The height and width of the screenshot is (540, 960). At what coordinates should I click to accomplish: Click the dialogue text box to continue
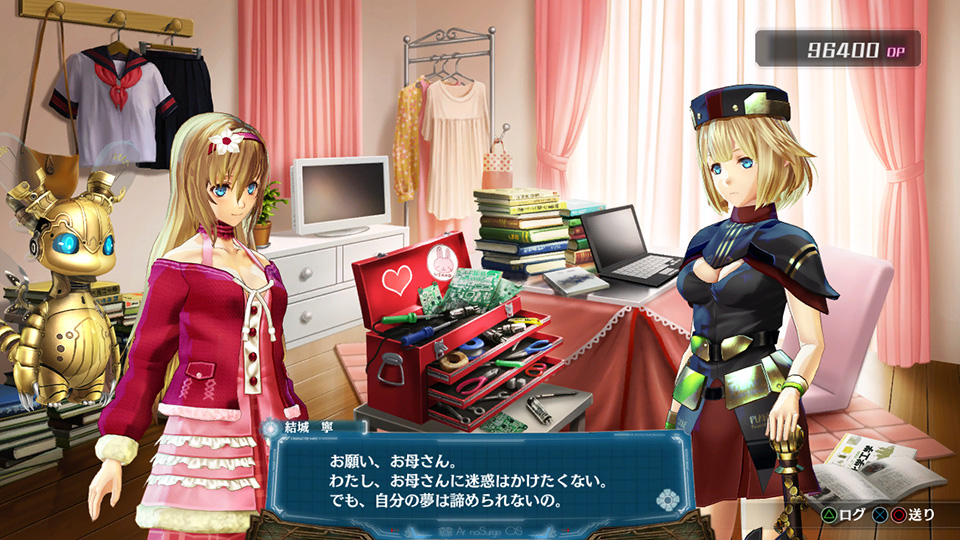coord(470,480)
